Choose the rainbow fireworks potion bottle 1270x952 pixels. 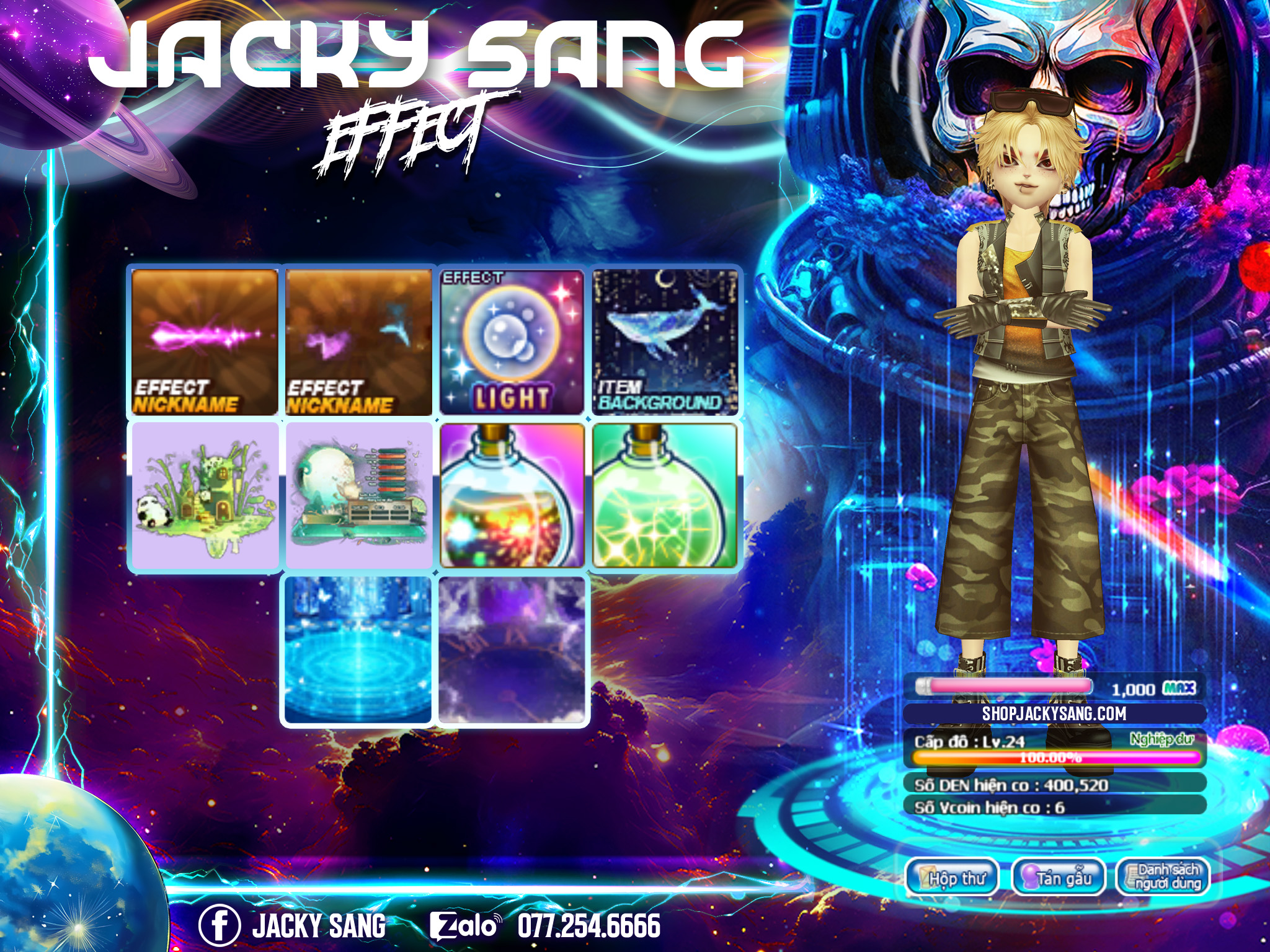512,496
